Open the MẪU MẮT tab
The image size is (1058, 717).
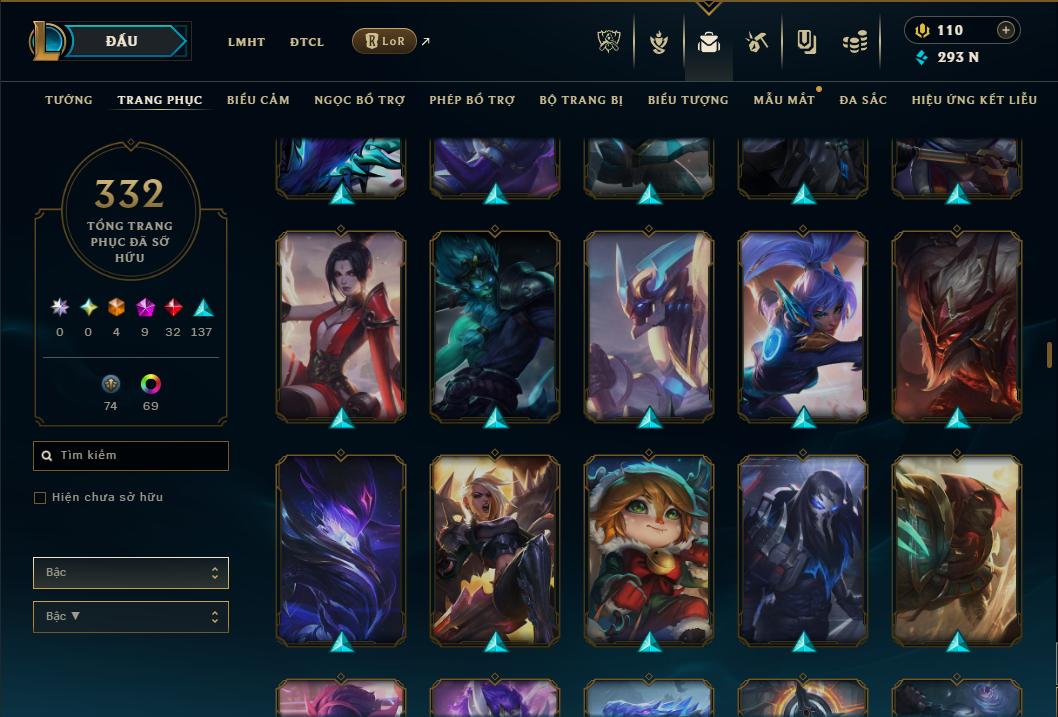pos(784,100)
